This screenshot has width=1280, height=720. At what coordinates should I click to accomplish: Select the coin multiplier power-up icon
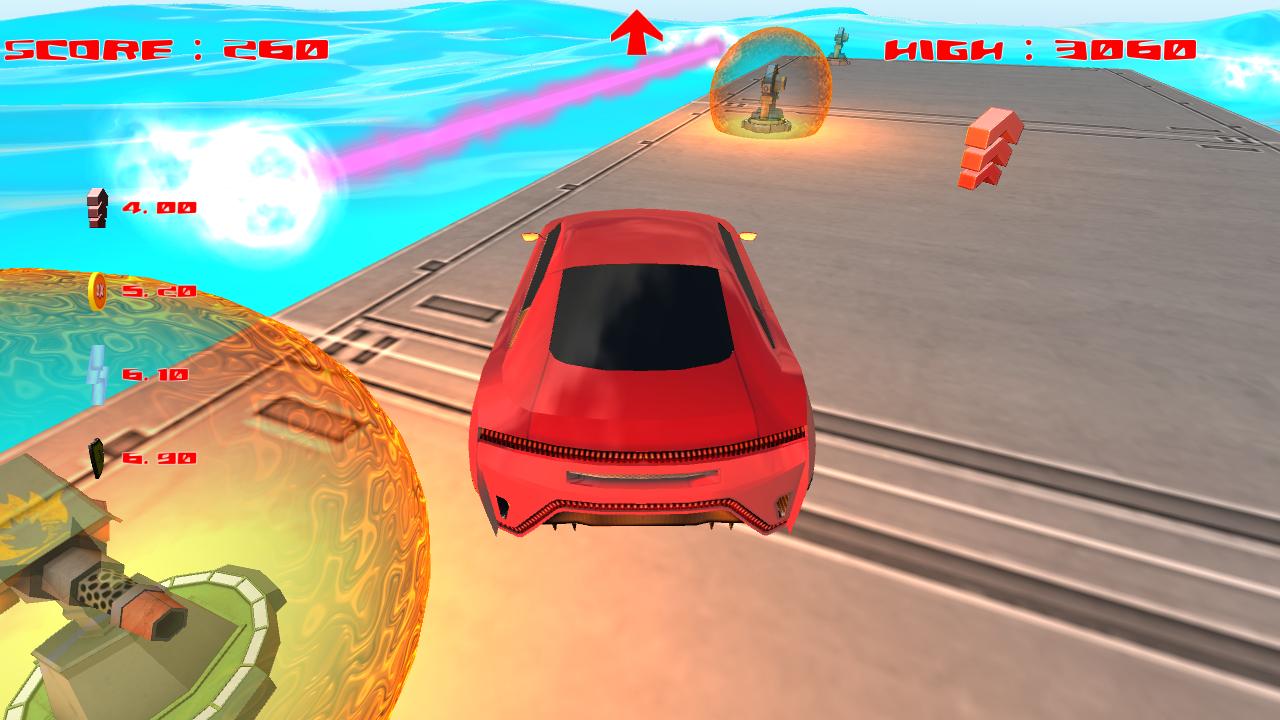(x=97, y=293)
